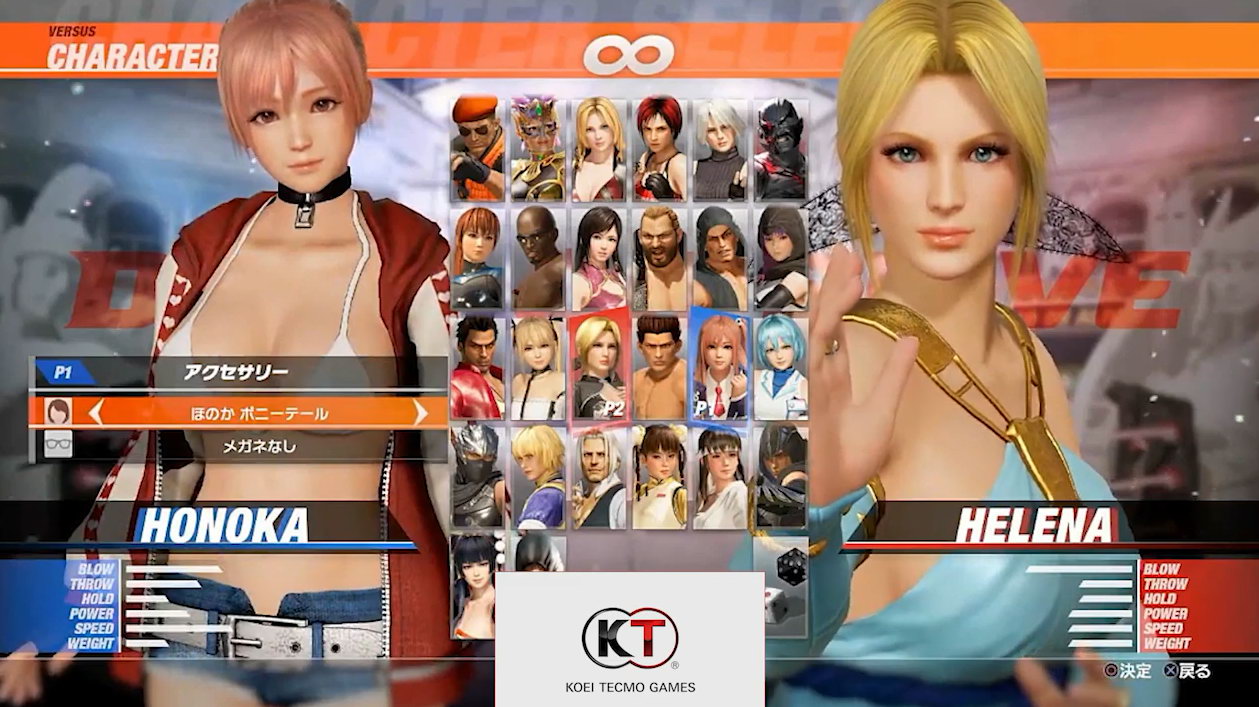Select the メガネなし glasses option row

(240, 446)
